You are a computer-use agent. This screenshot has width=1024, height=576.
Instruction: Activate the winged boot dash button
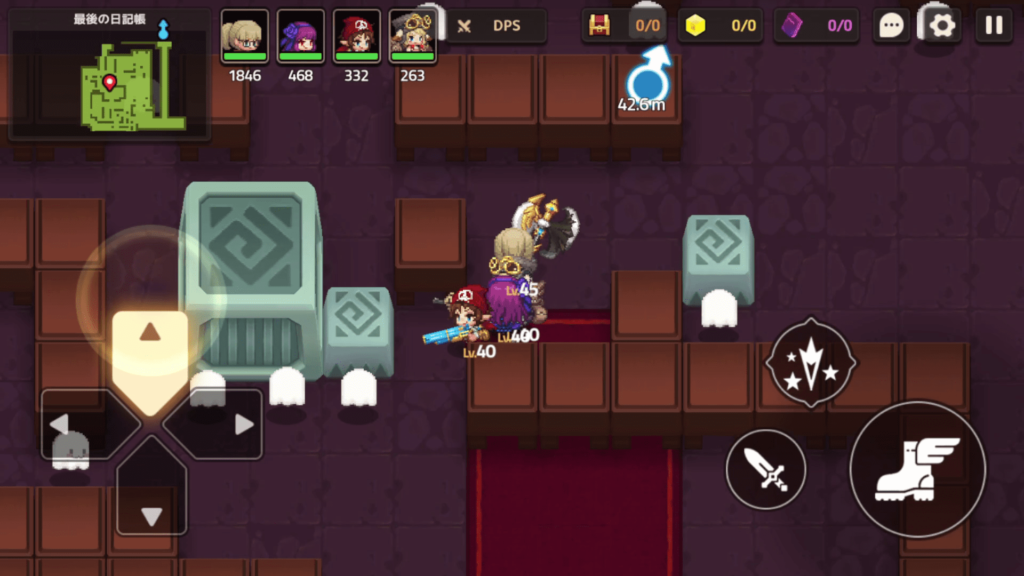[x=917, y=468]
